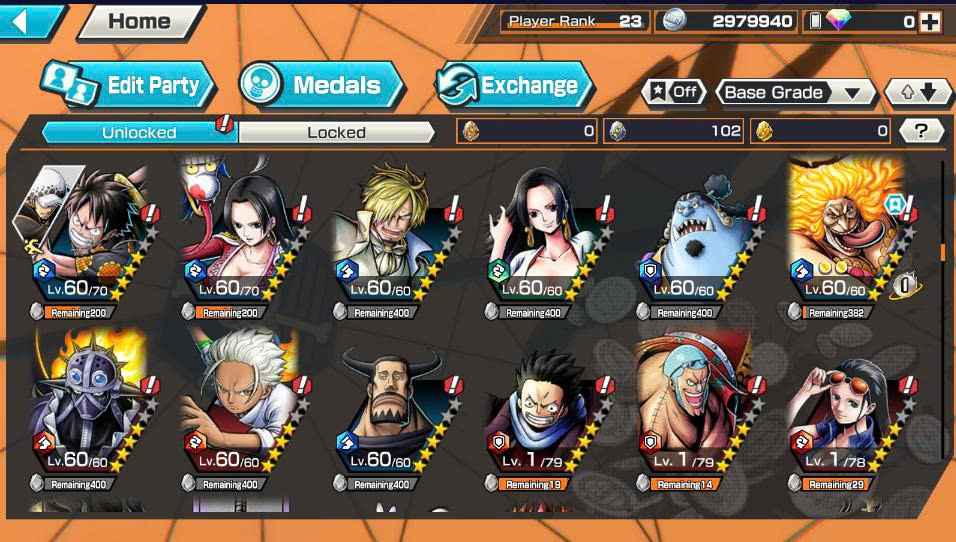Go back using the arrow button
Screen dimensions: 956x542
point(30,21)
